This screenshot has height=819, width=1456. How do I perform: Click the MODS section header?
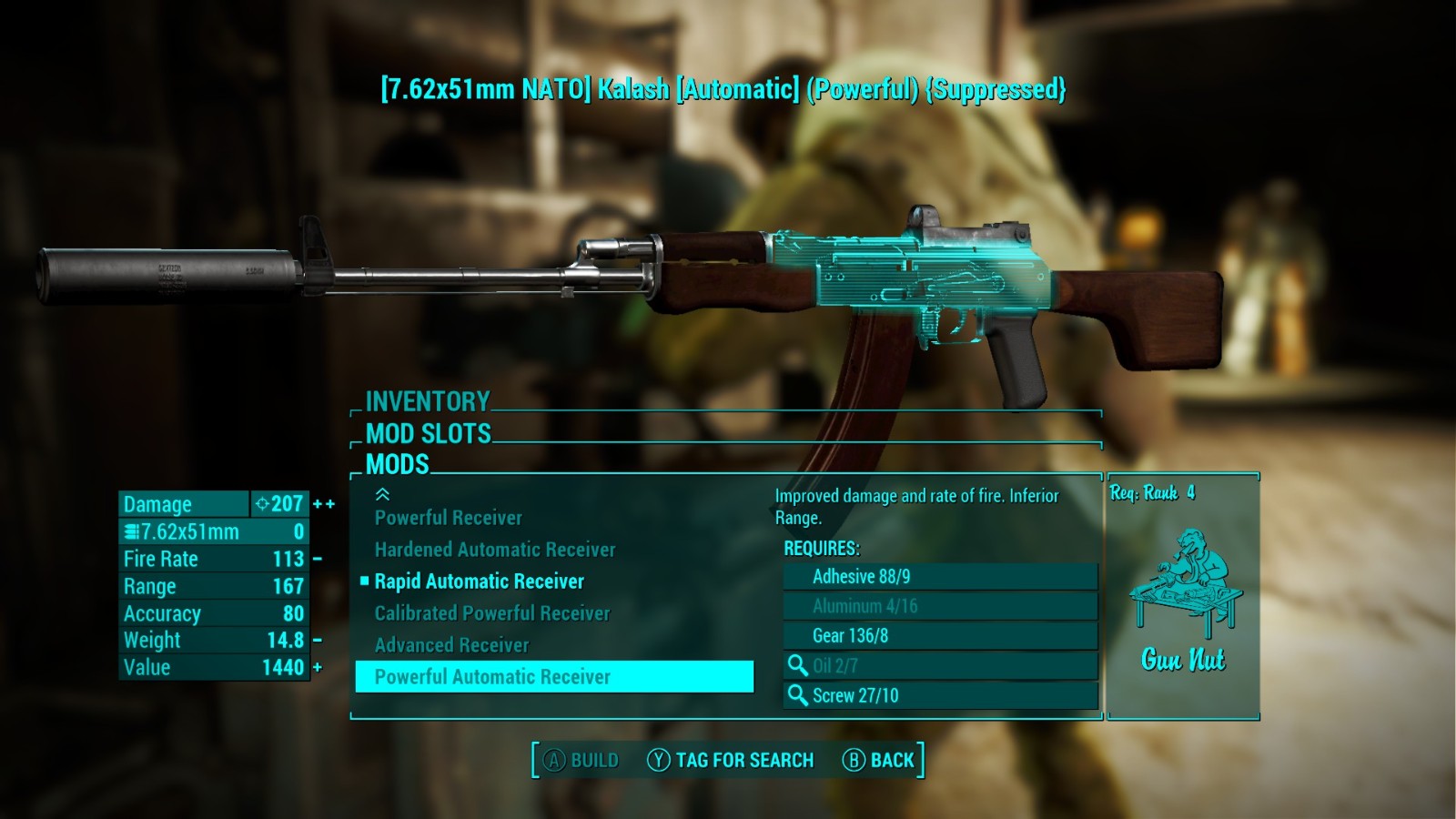pos(398,465)
